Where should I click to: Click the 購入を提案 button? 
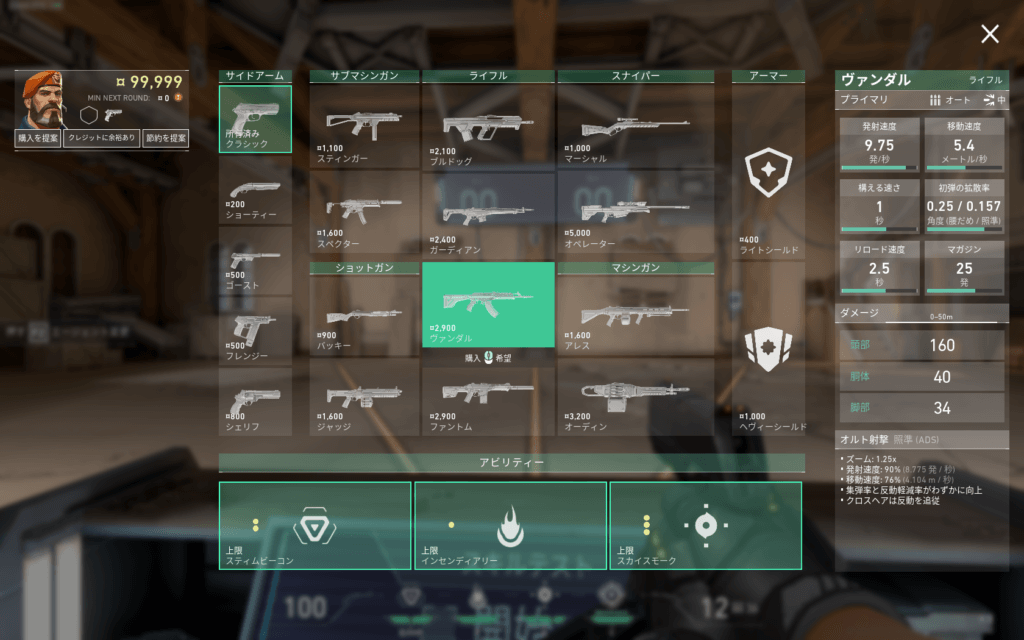38,139
